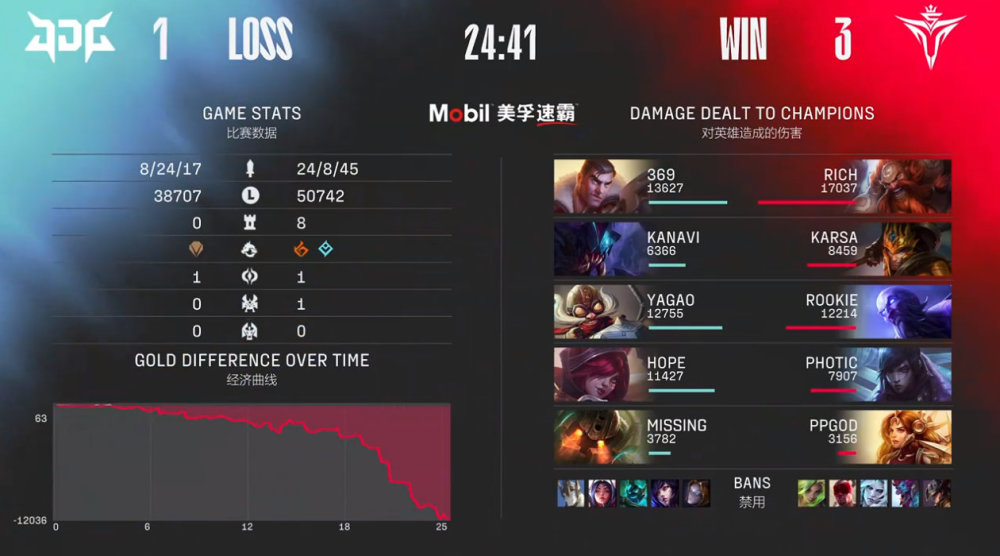This screenshot has height=556, width=1000.
Task: Click the JDG team logo
Action: [70, 39]
